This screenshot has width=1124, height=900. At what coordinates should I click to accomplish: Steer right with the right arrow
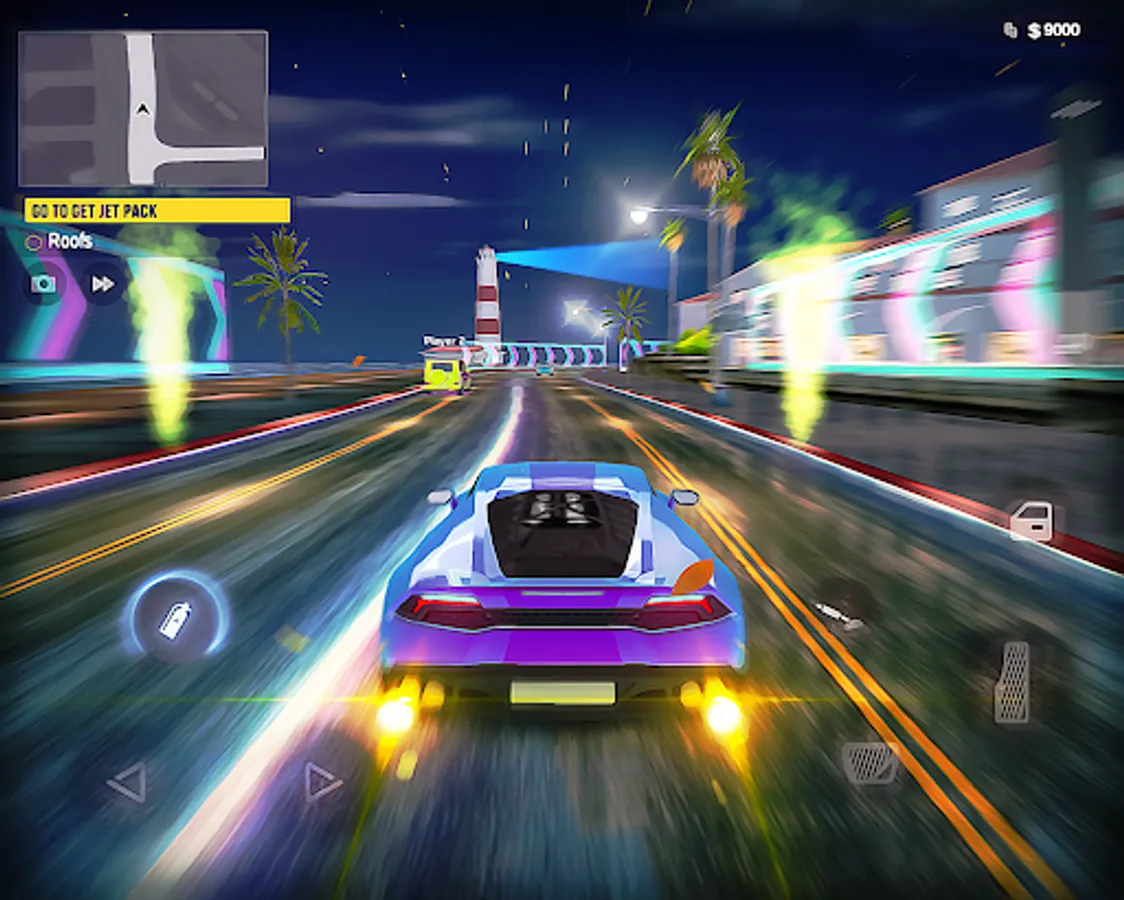(322, 781)
